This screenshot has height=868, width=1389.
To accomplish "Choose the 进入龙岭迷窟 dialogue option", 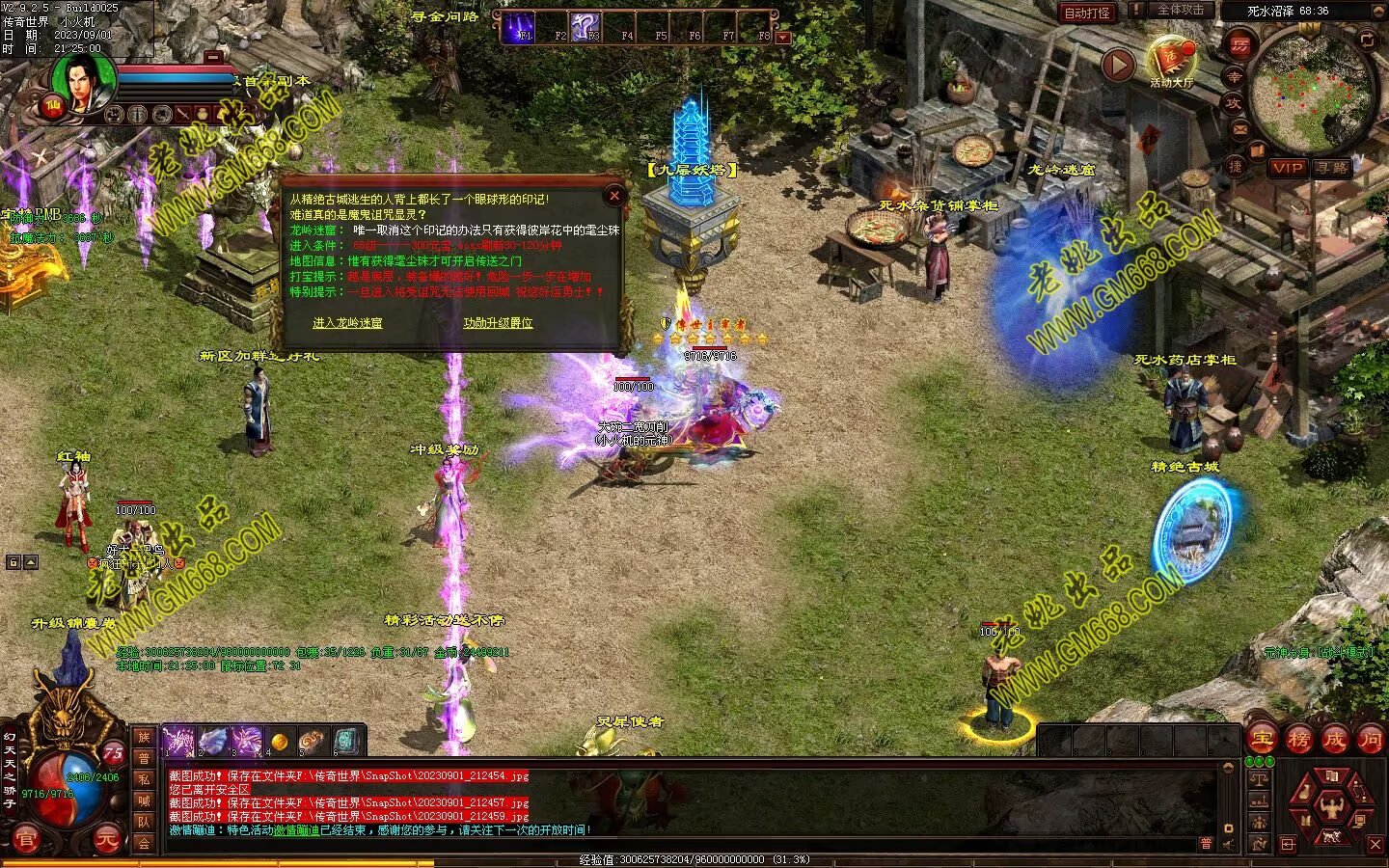I will [x=347, y=323].
